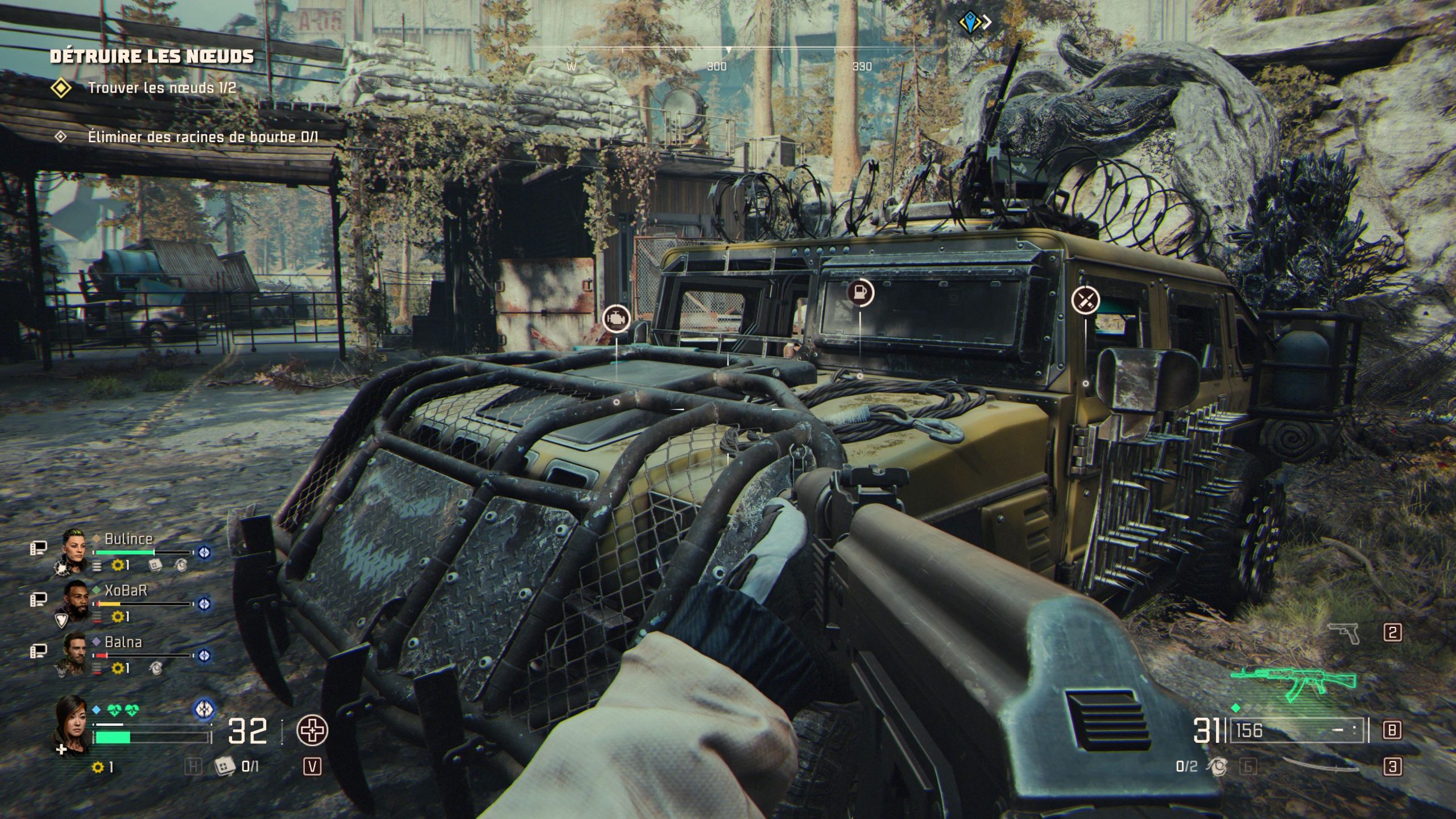Select the engine icon on the vehicle
This screenshot has height=819, width=1456.
pyautogui.click(x=617, y=318)
